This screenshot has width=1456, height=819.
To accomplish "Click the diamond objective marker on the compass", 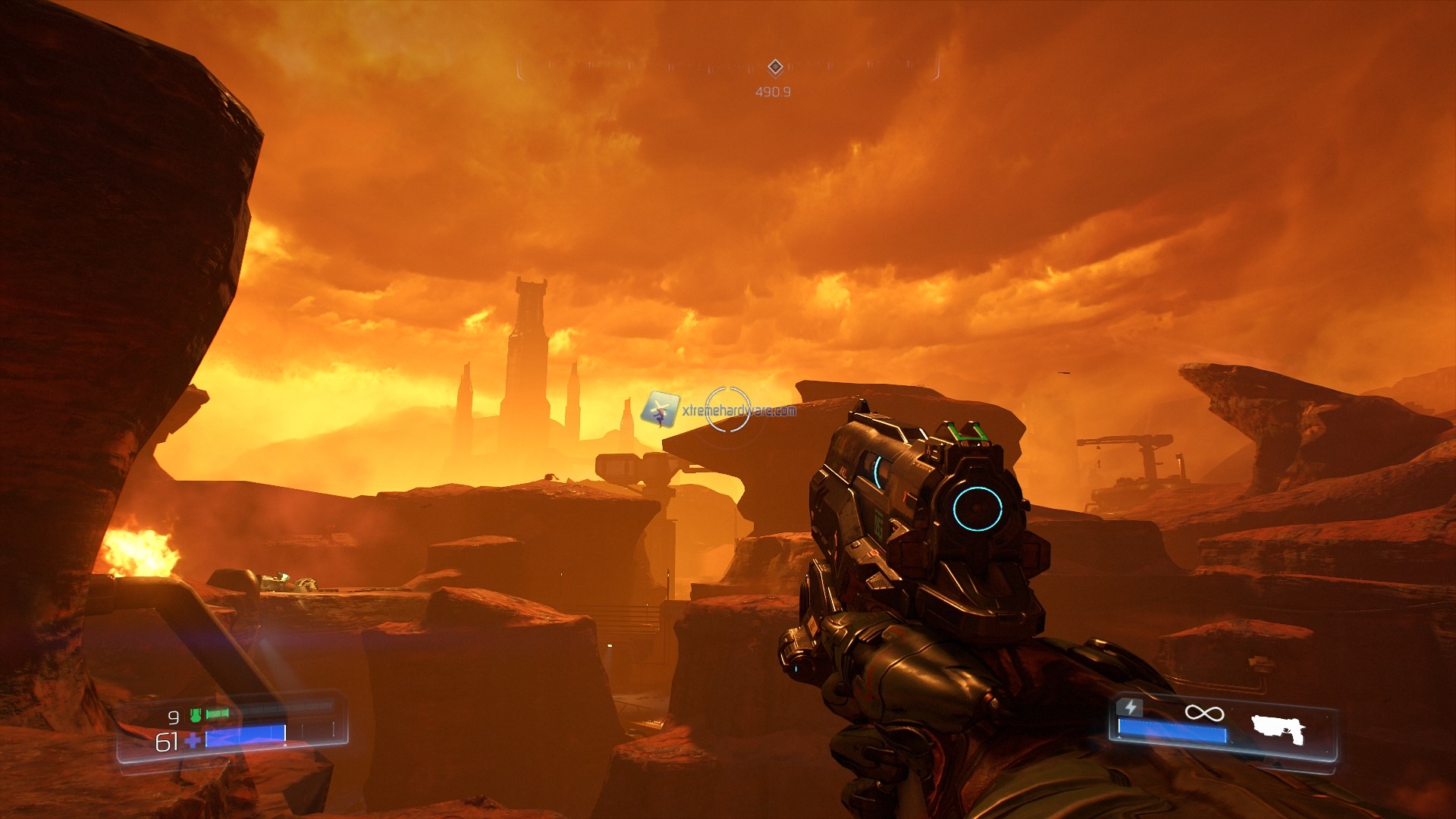I will [x=774, y=68].
